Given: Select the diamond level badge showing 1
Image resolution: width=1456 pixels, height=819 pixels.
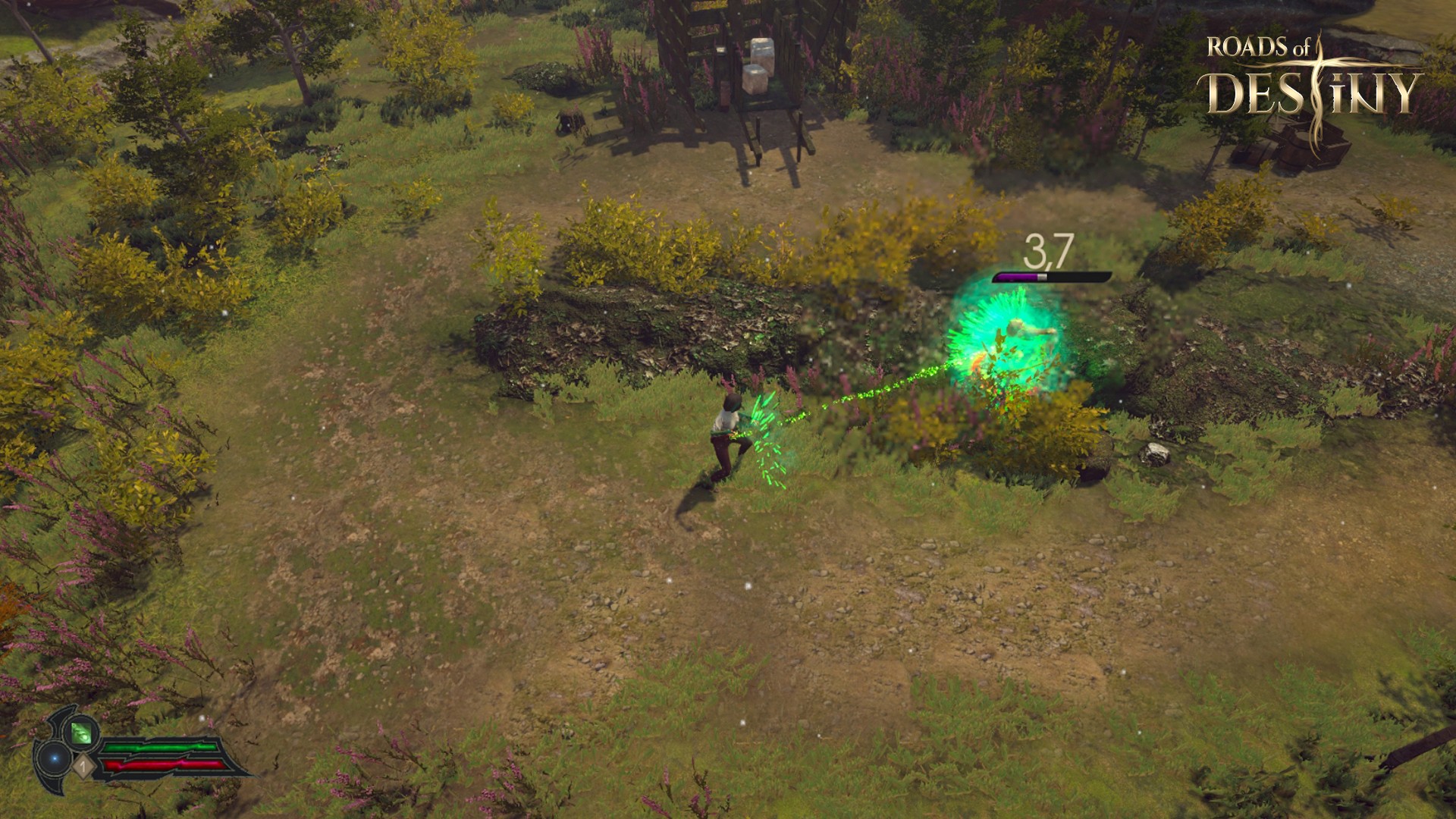Looking at the screenshot, I should 83,767.
